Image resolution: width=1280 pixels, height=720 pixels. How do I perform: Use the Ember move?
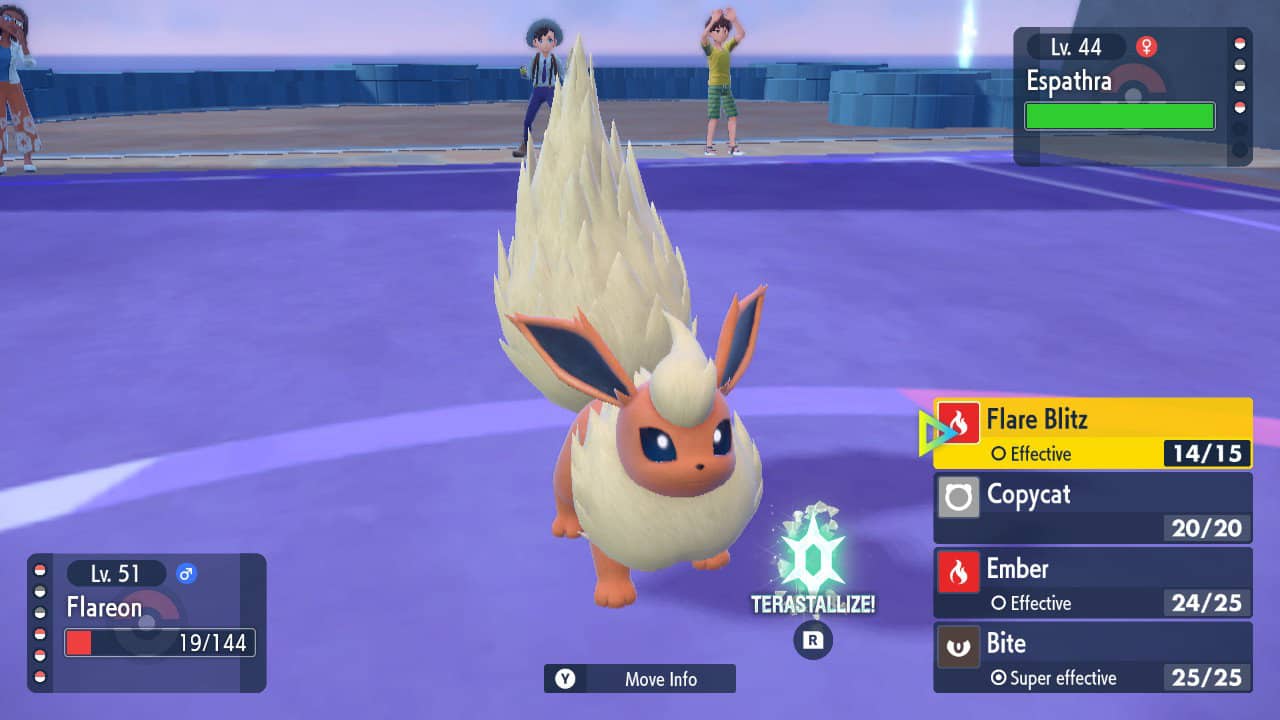click(1092, 583)
